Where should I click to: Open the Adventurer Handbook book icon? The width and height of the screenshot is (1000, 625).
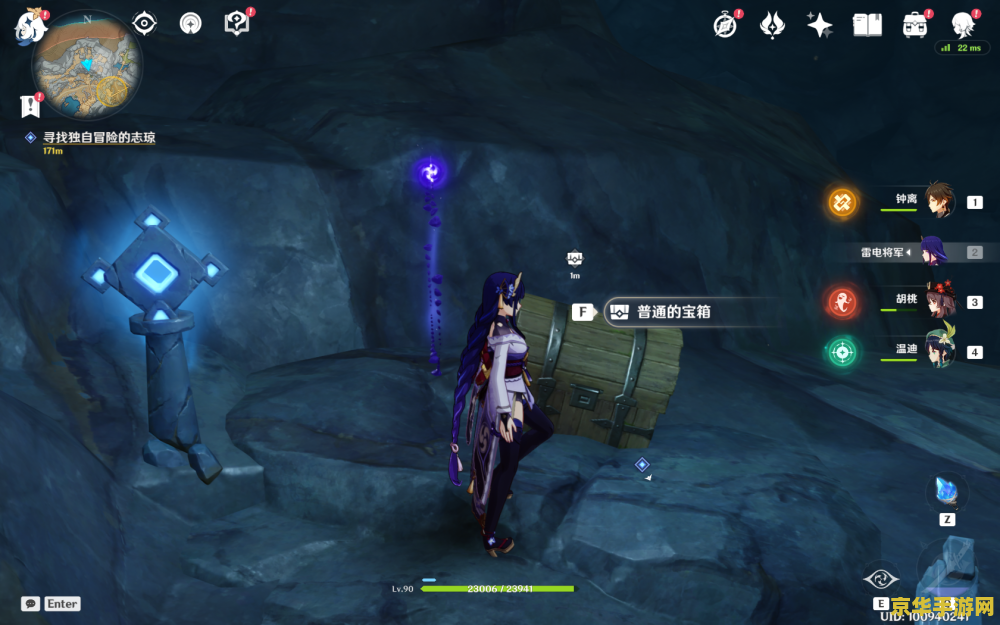[867, 26]
